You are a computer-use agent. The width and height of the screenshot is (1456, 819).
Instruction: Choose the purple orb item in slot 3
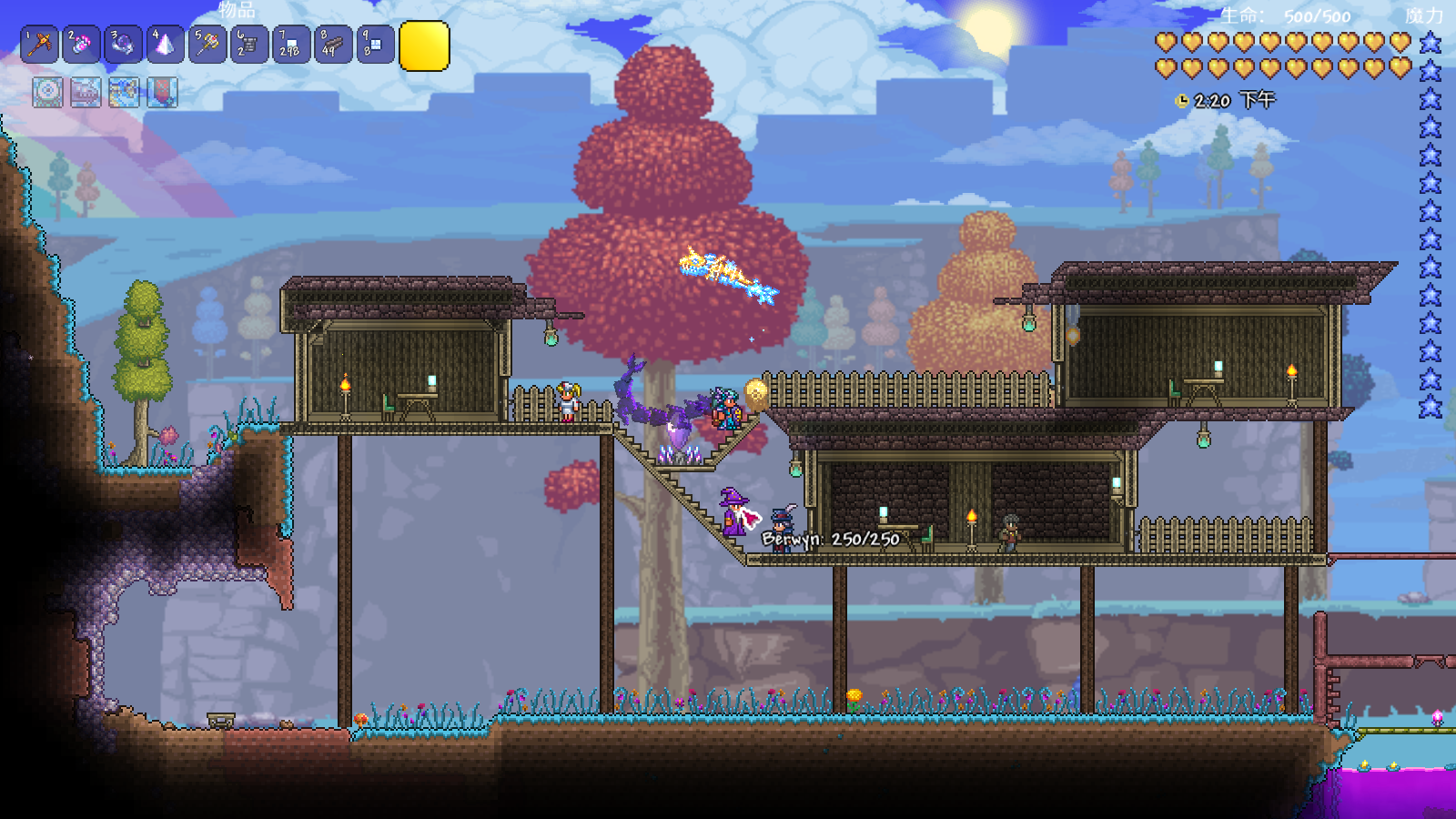tap(124, 45)
